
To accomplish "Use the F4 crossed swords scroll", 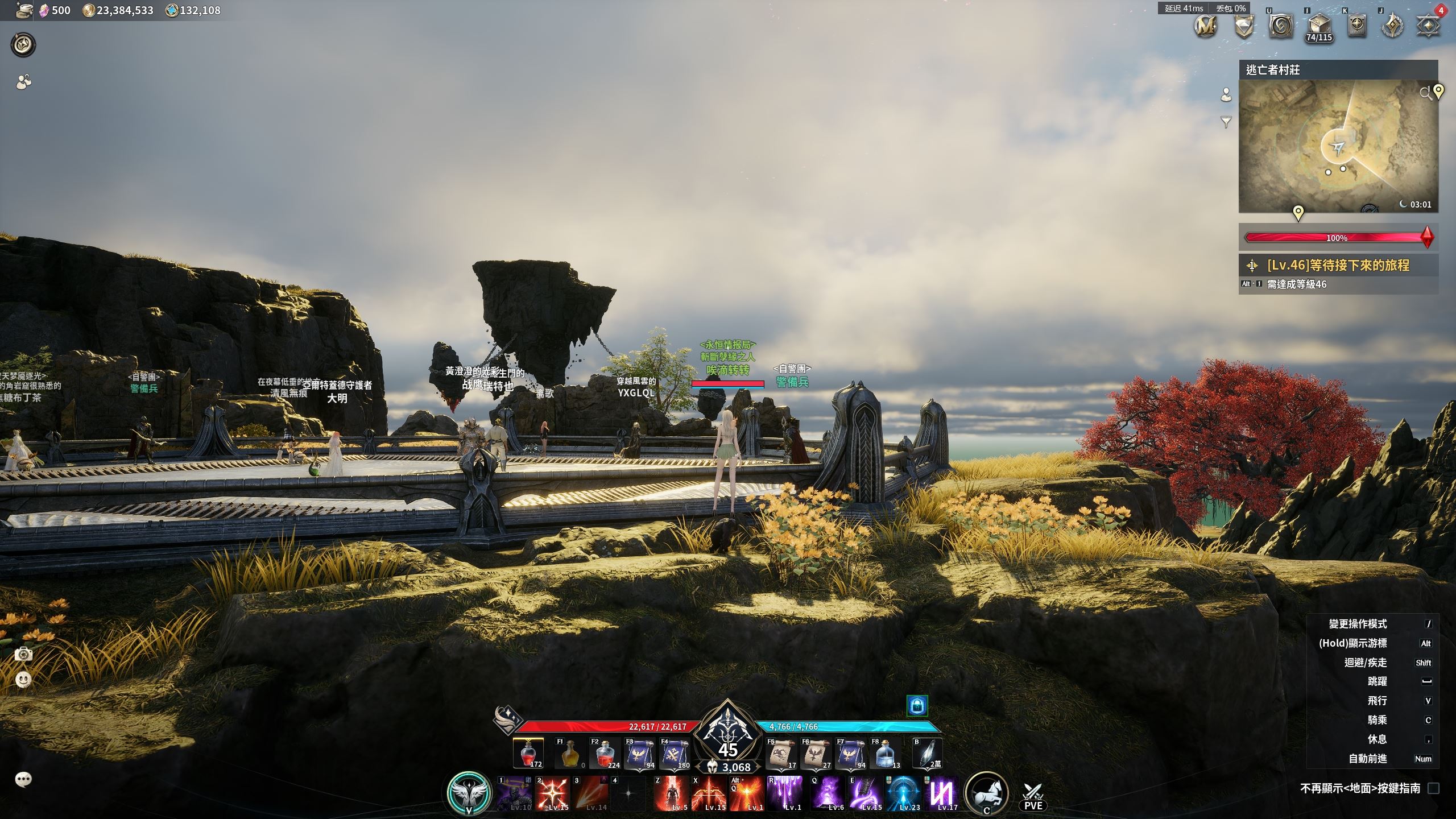I will 674,754.
